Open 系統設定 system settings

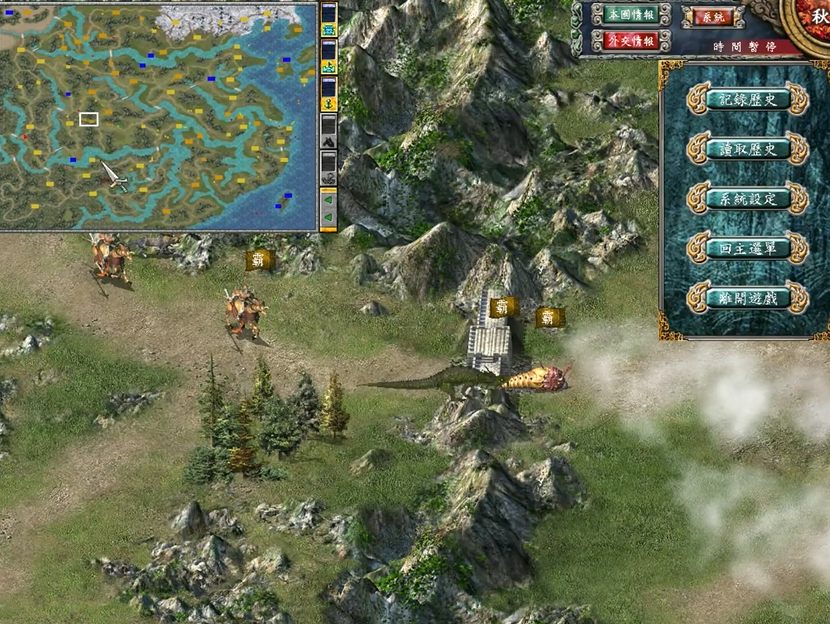[x=747, y=198]
